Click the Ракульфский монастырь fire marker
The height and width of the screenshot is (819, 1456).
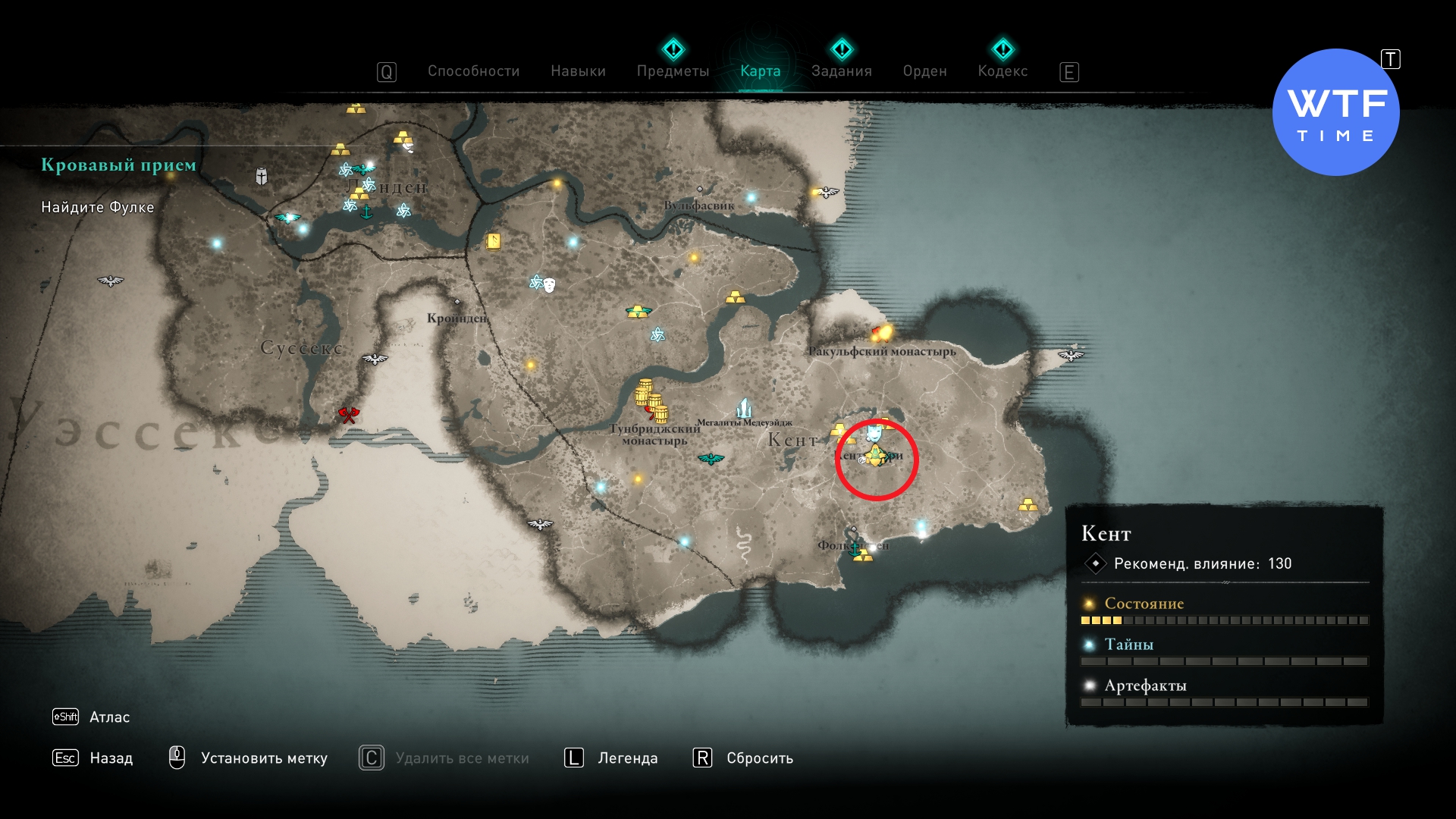tap(882, 332)
